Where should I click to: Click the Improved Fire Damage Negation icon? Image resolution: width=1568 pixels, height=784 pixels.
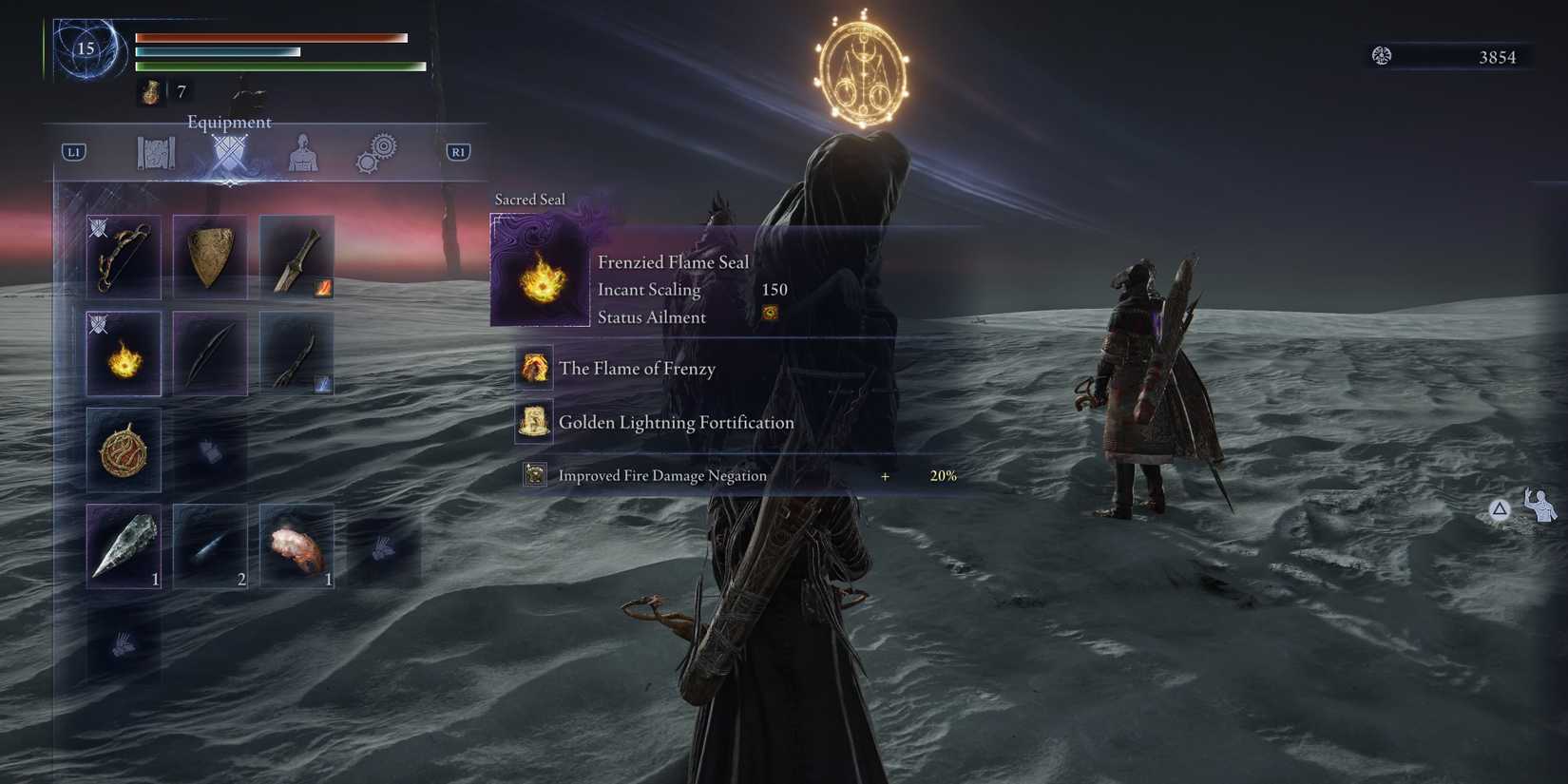(x=533, y=474)
